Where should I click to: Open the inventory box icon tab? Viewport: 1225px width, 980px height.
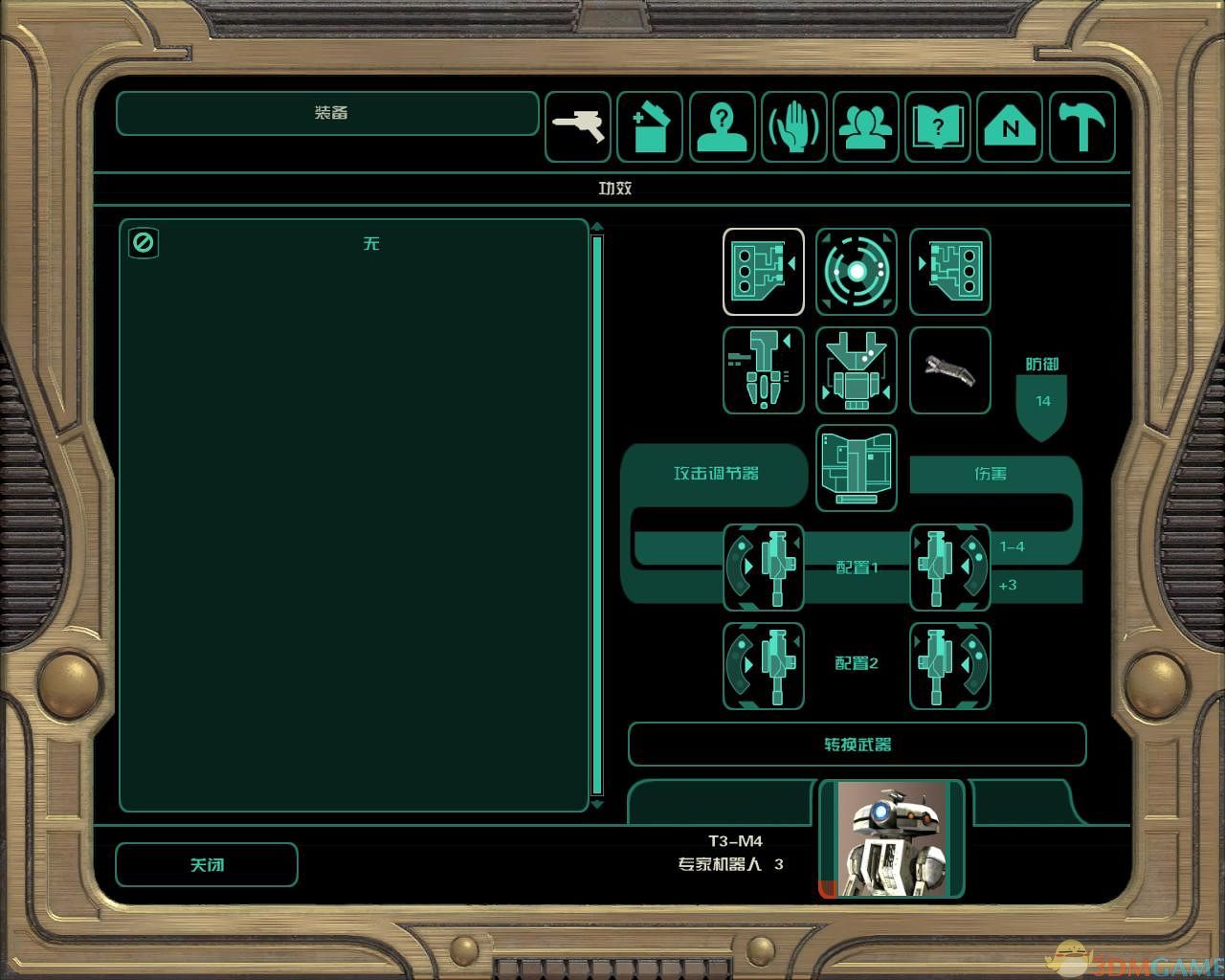[650, 127]
